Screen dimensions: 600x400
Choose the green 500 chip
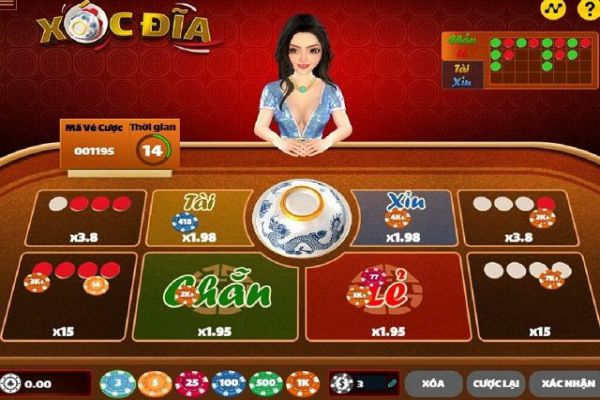pyautogui.click(x=266, y=384)
